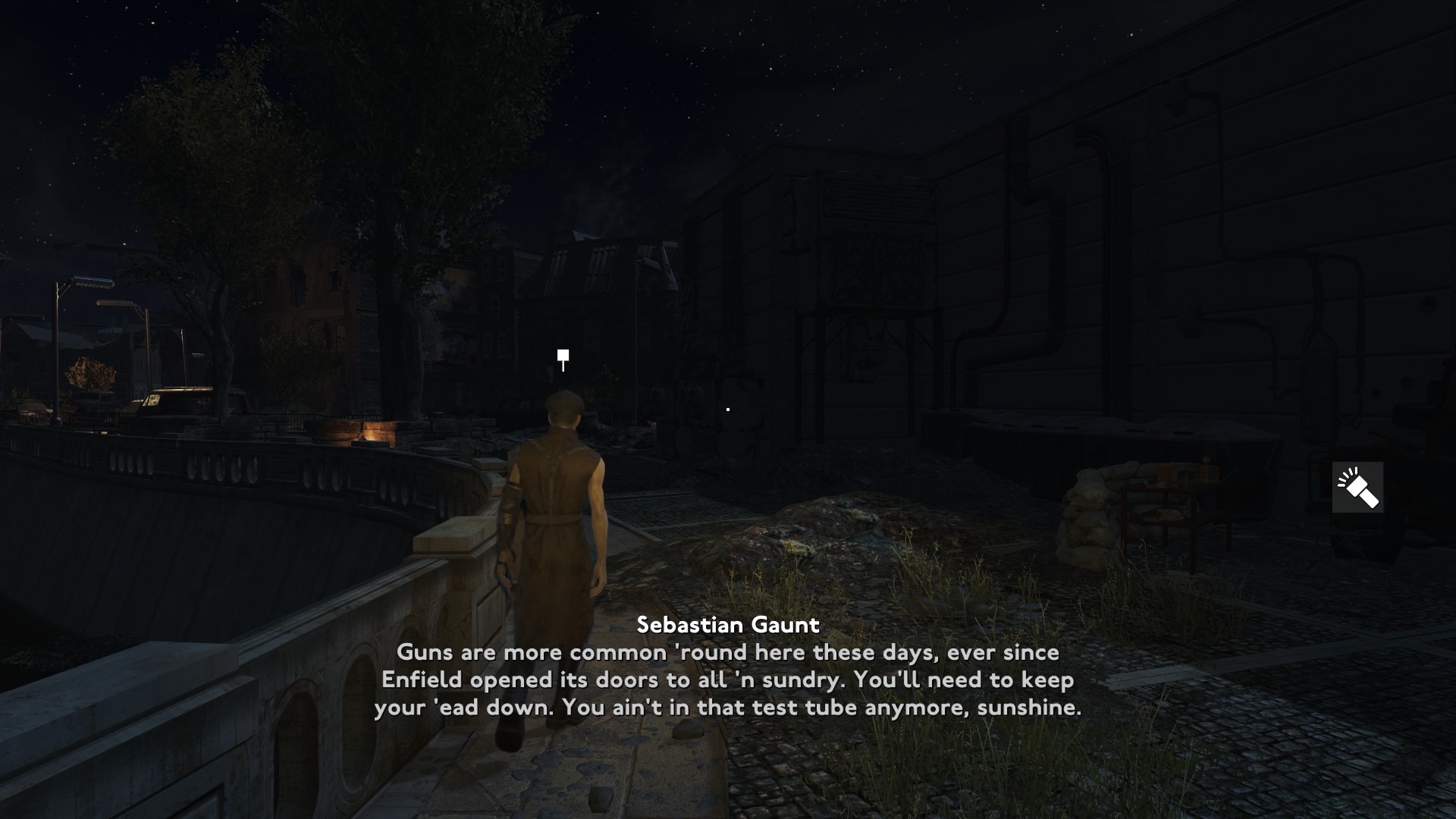The width and height of the screenshot is (1456, 819).
Task: Toggle the flashlight icon
Action: [x=1357, y=487]
